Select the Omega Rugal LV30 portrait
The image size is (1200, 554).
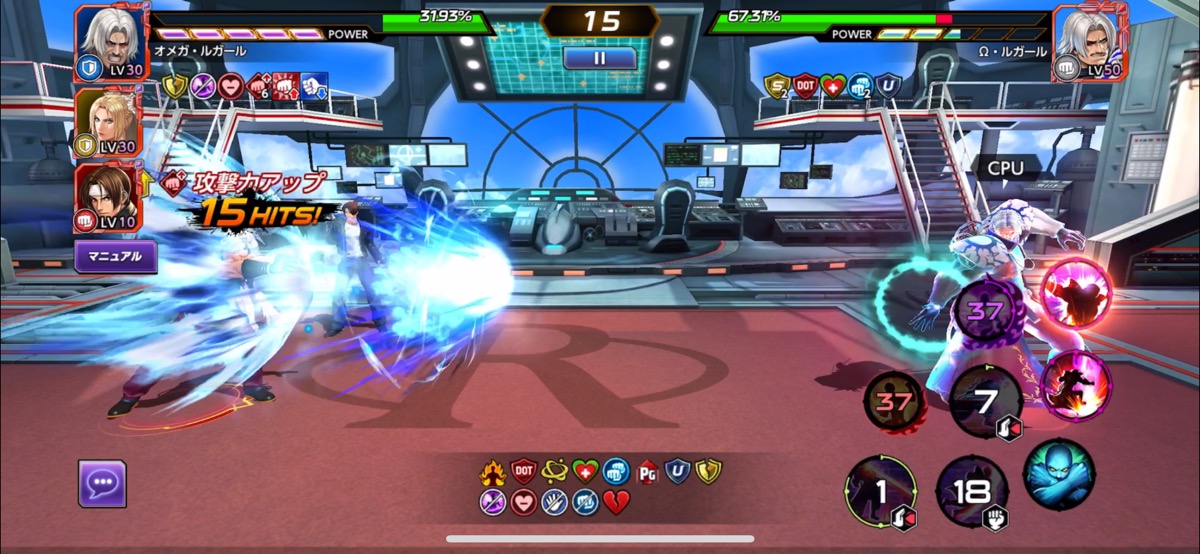(109, 41)
